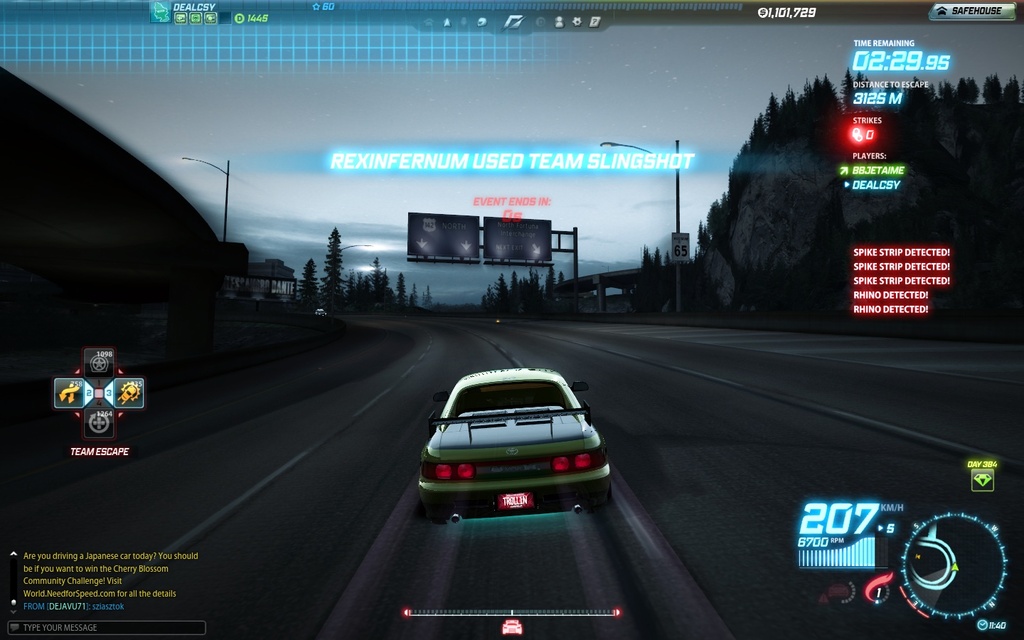Open the DEALCSY driver profile avatar

pyautogui.click(x=160, y=12)
